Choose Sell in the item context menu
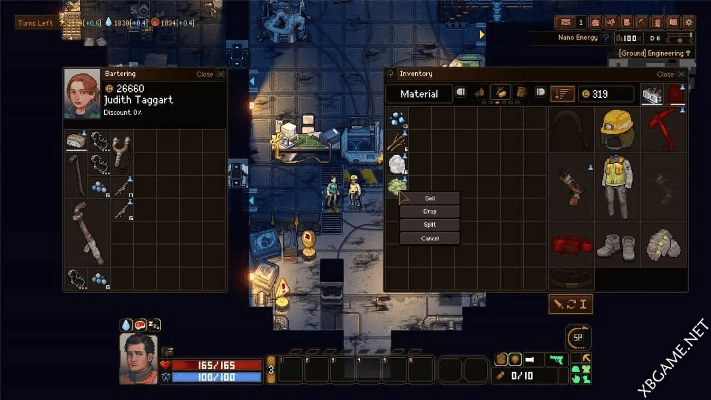Viewport: 711px width, 400px height. (x=430, y=198)
